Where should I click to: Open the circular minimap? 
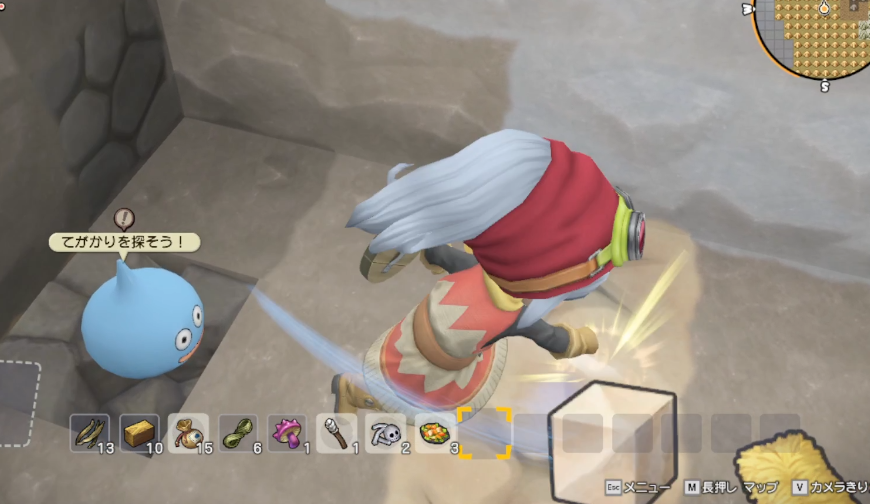pyautogui.click(x=815, y=35)
